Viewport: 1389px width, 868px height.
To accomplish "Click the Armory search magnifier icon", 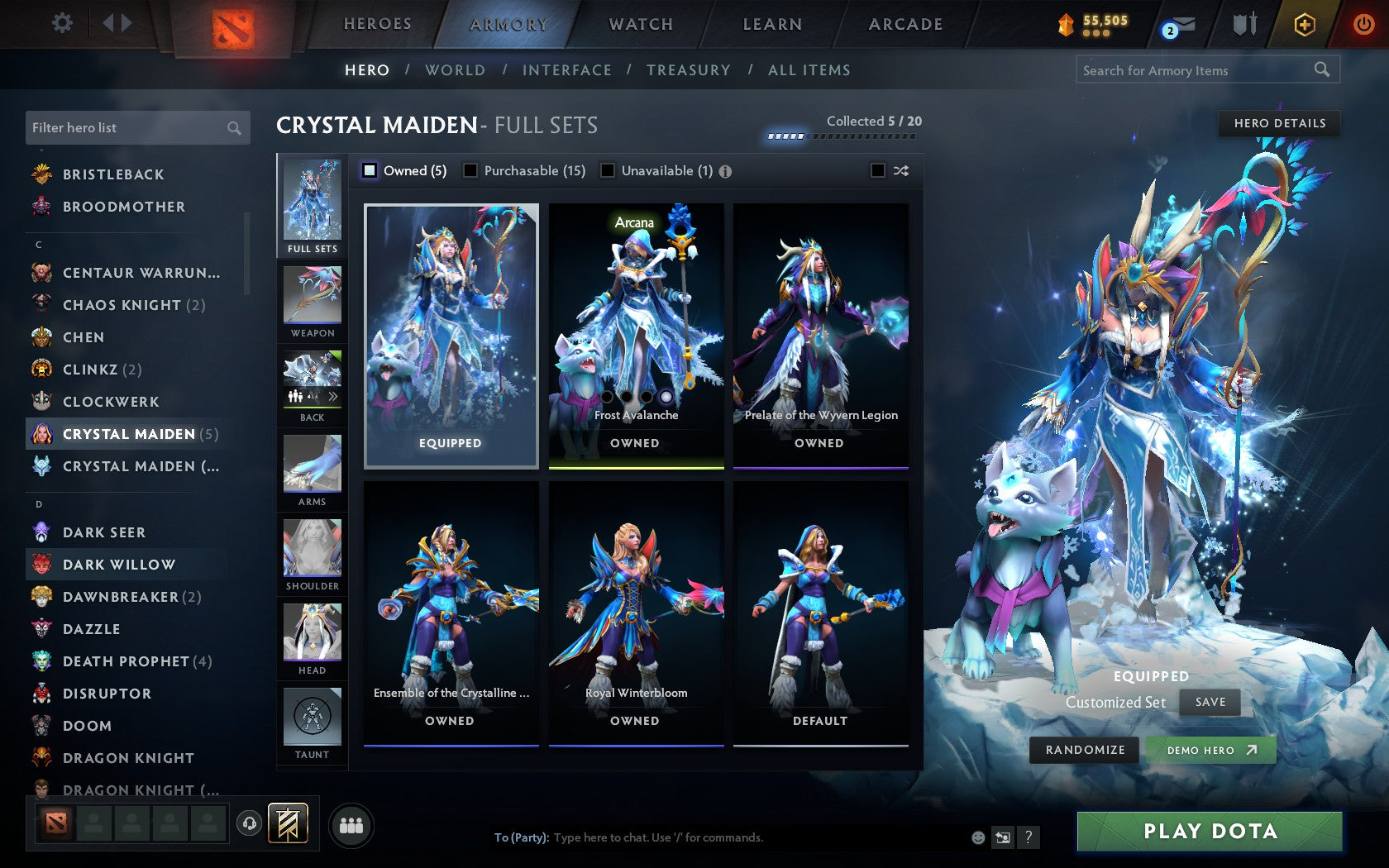I will click(1321, 69).
